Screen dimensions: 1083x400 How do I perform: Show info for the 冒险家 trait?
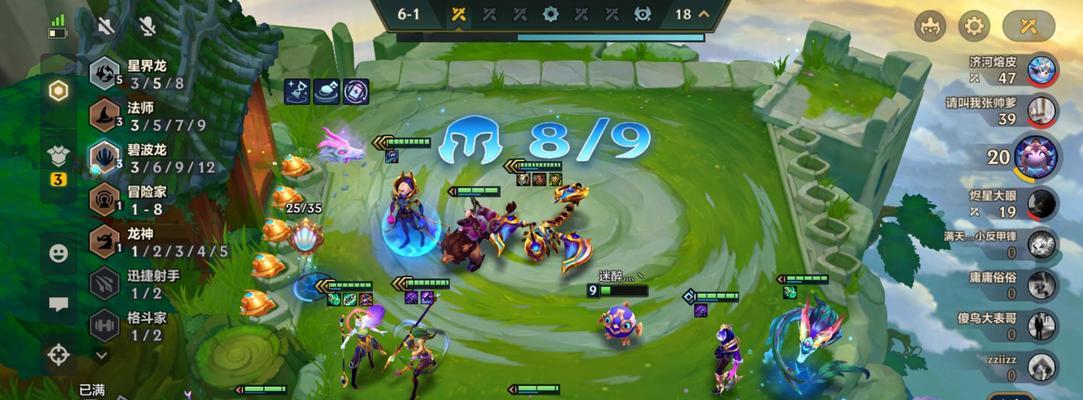click(105, 199)
